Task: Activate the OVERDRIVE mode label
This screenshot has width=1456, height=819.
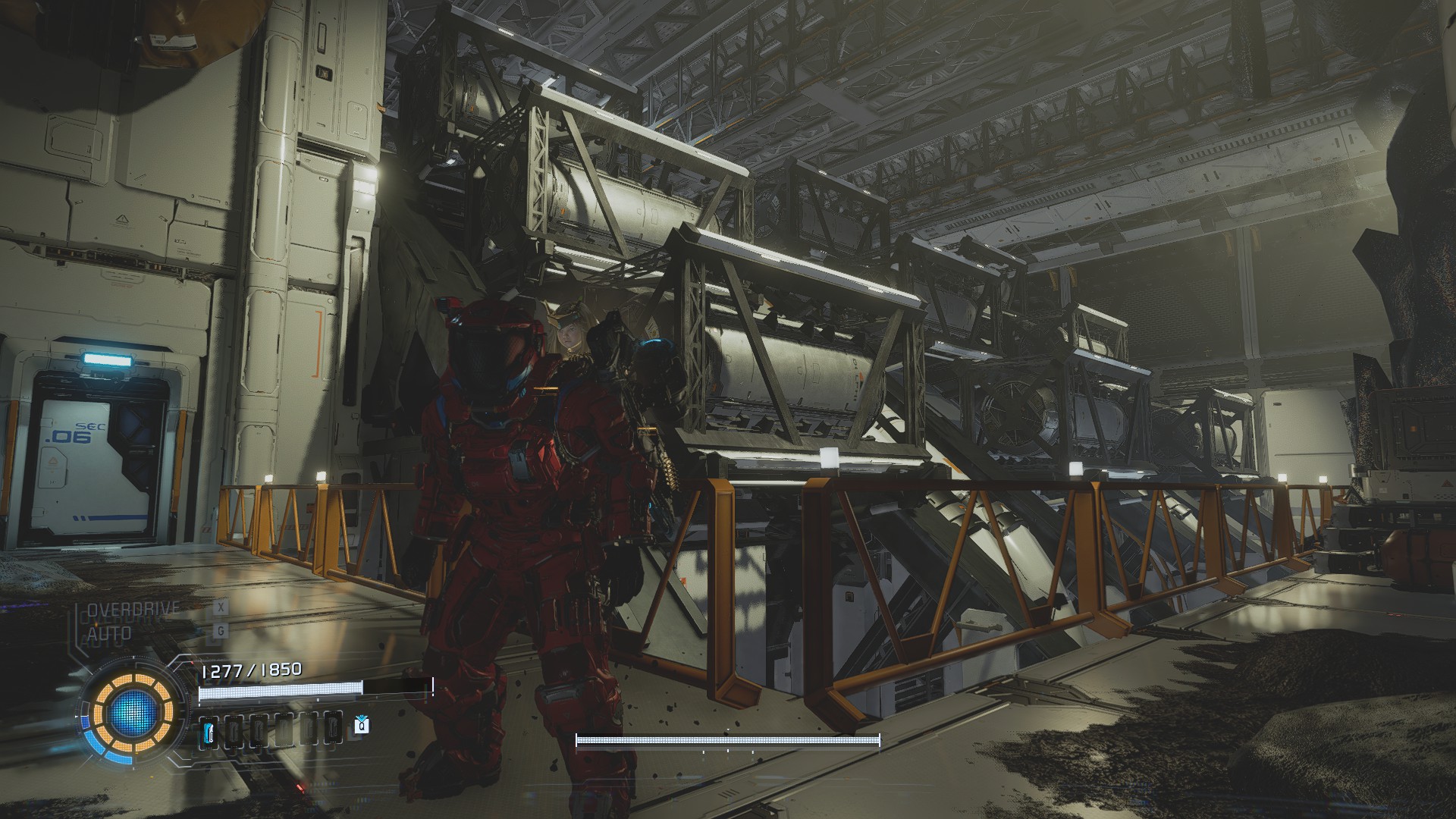Action: [133, 609]
